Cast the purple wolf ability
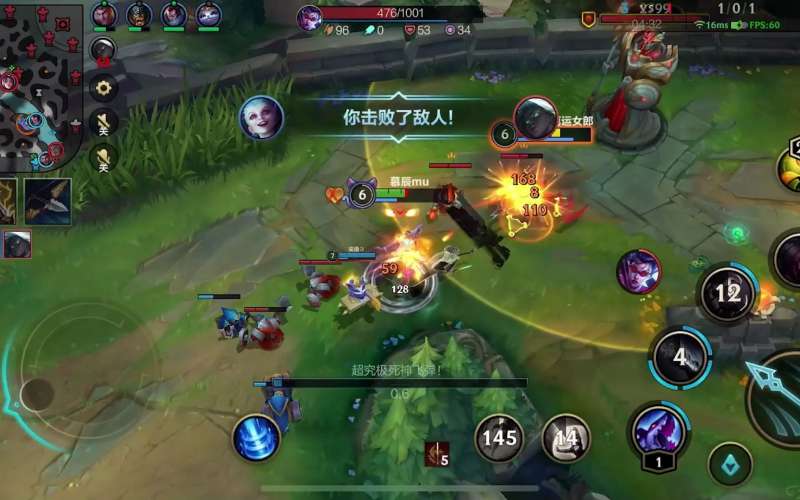Viewport: 800px width, 500px height. (658, 430)
